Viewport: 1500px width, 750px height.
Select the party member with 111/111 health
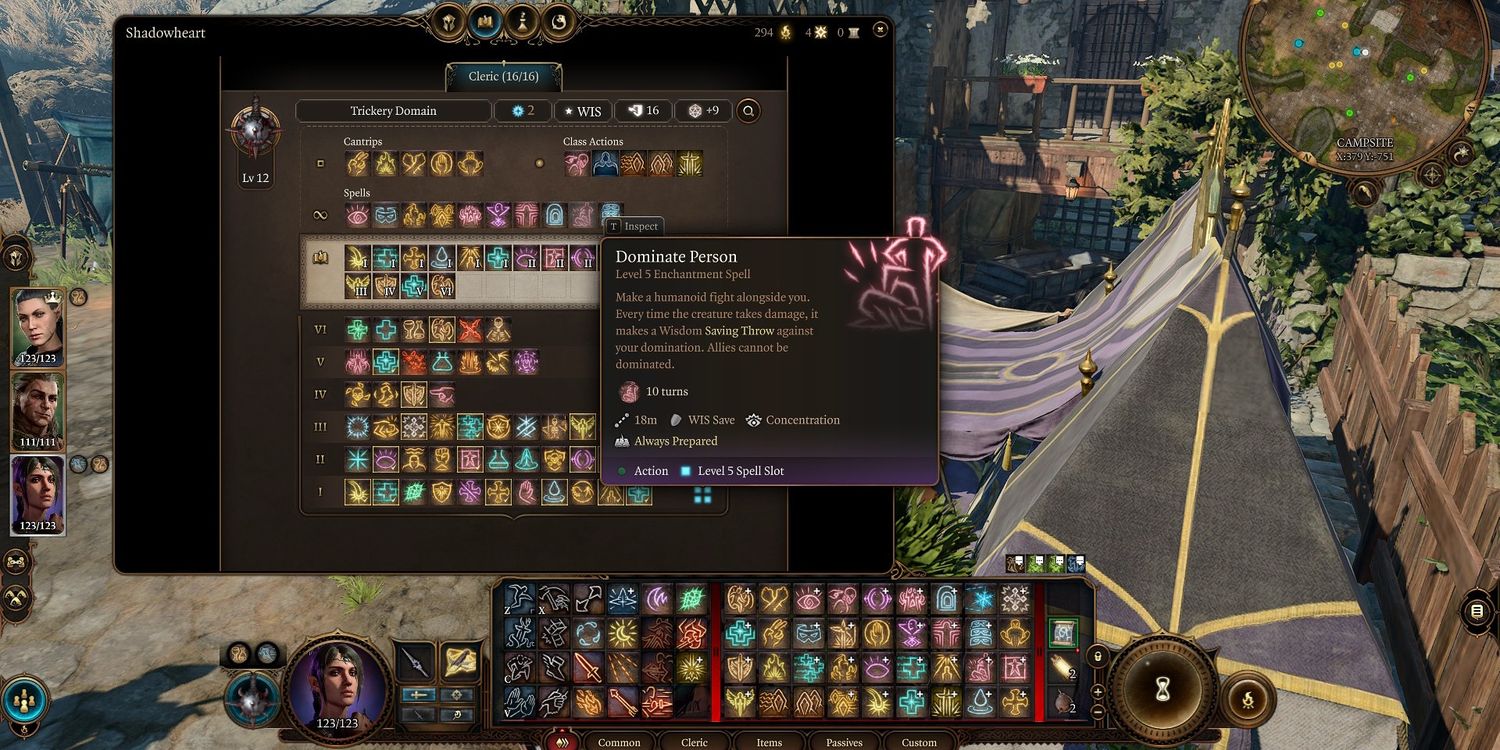pos(38,411)
